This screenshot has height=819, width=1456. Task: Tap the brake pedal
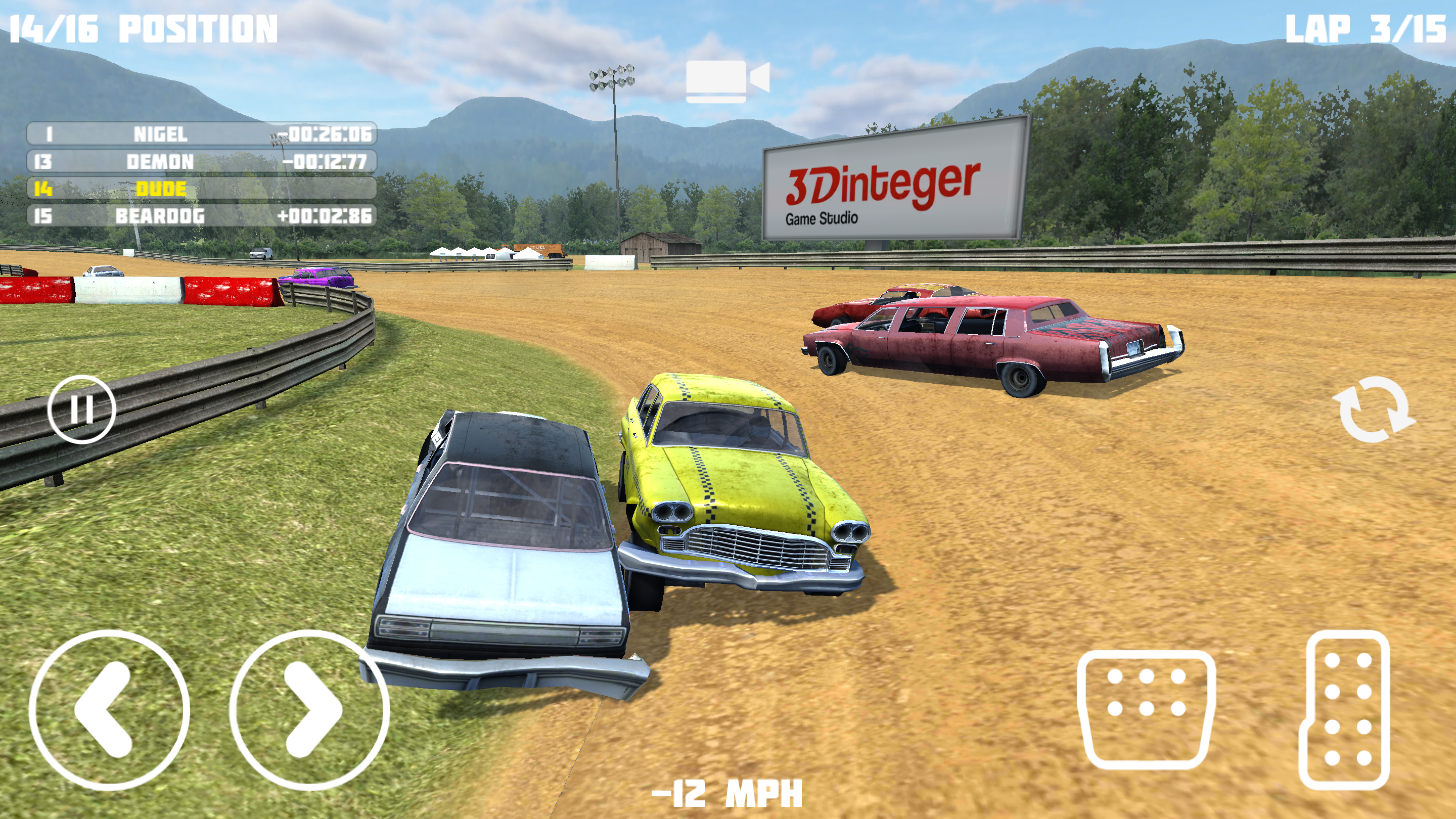pos(1146,709)
